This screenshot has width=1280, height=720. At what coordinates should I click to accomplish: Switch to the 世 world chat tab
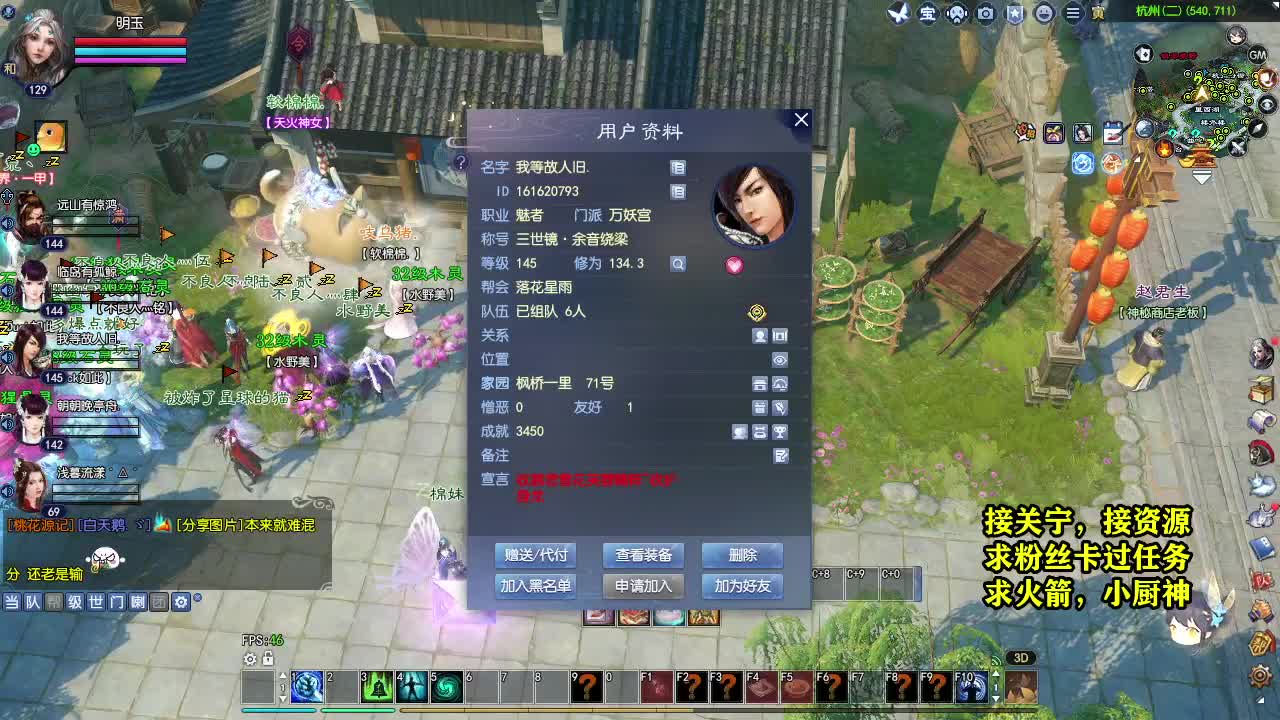[x=98, y=601]
